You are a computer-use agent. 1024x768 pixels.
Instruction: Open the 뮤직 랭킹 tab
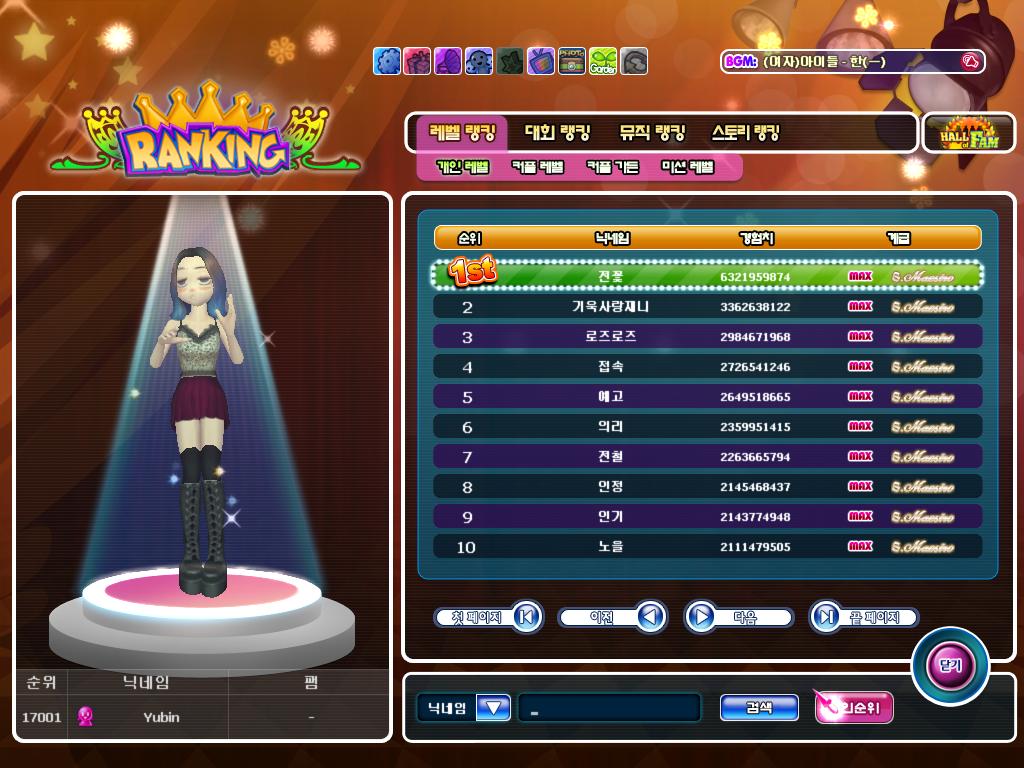tap(652, 133)
